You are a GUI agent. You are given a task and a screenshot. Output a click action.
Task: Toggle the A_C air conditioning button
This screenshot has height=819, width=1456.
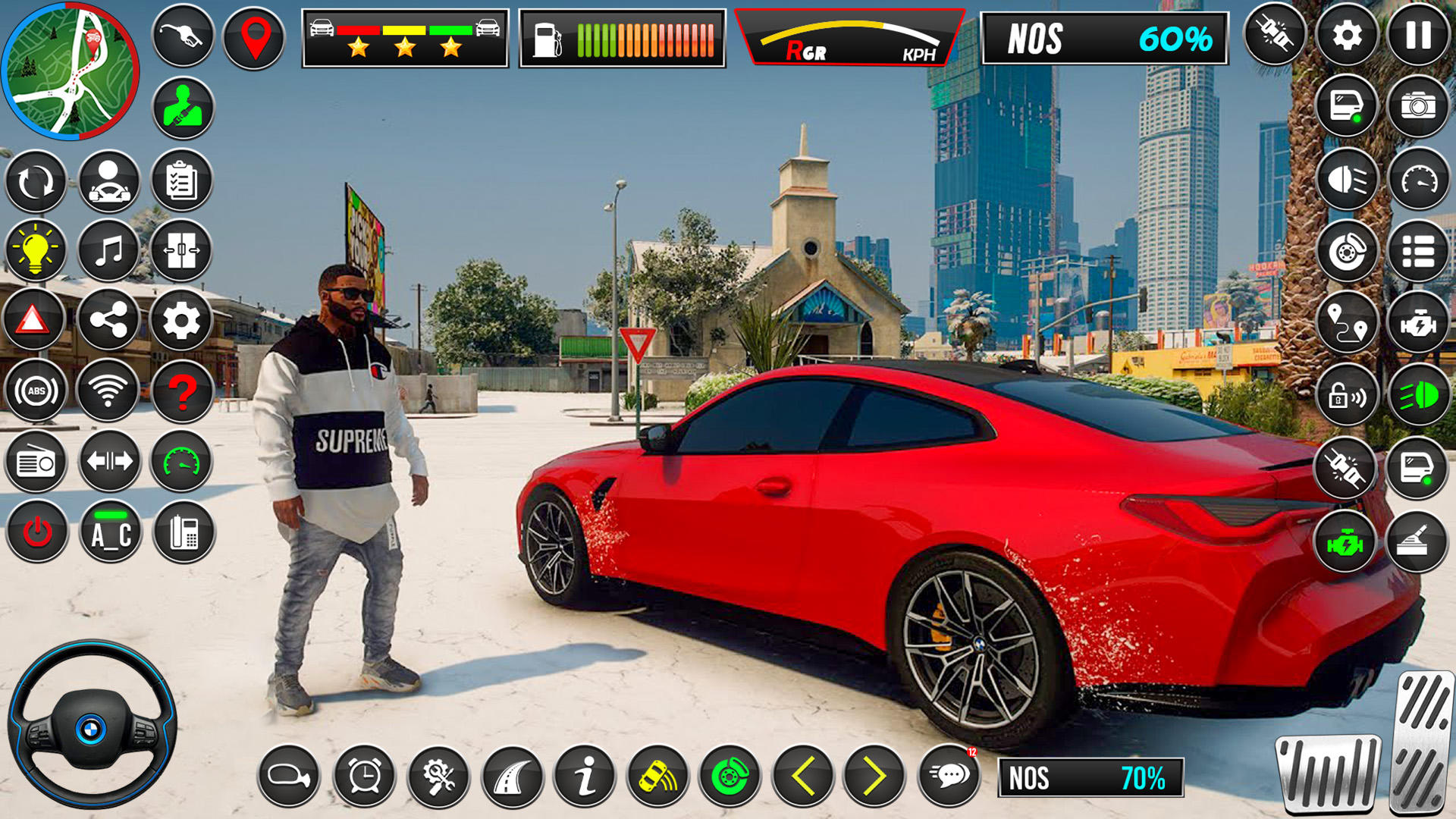point(111,532)
